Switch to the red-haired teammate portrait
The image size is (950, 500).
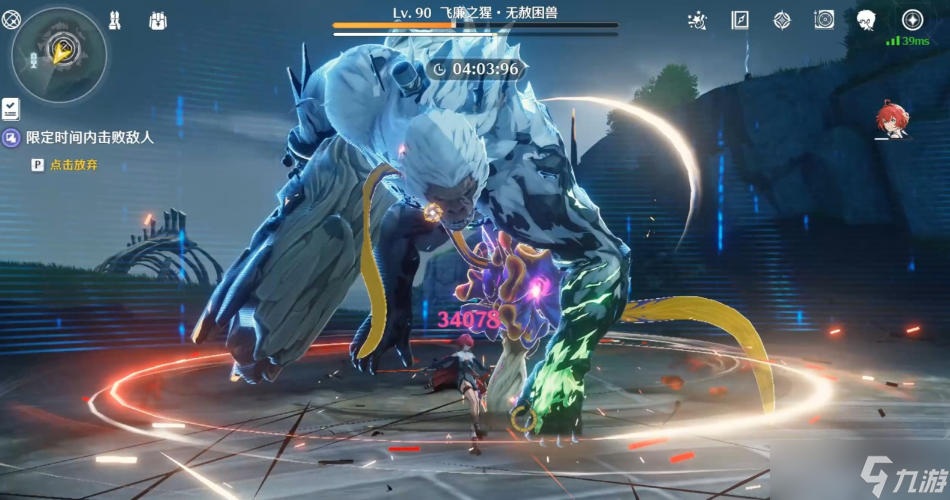(892, 119)
